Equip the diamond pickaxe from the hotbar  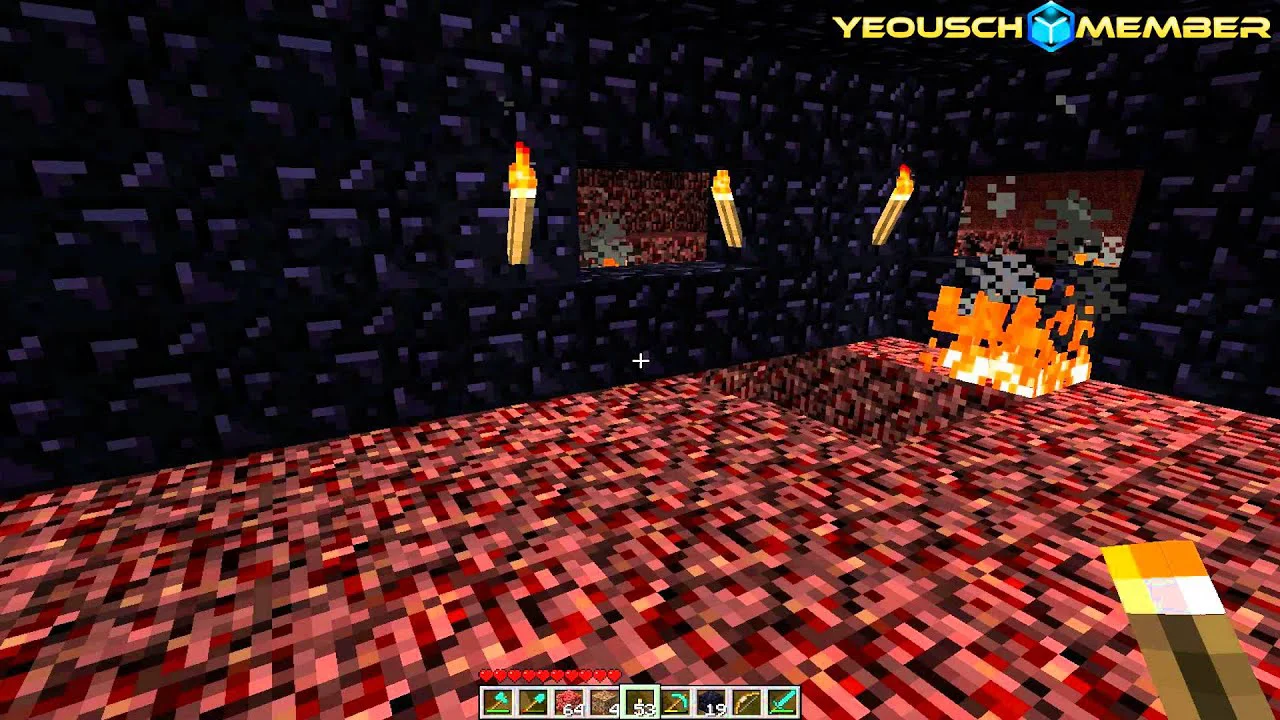(x=676, y=702)
